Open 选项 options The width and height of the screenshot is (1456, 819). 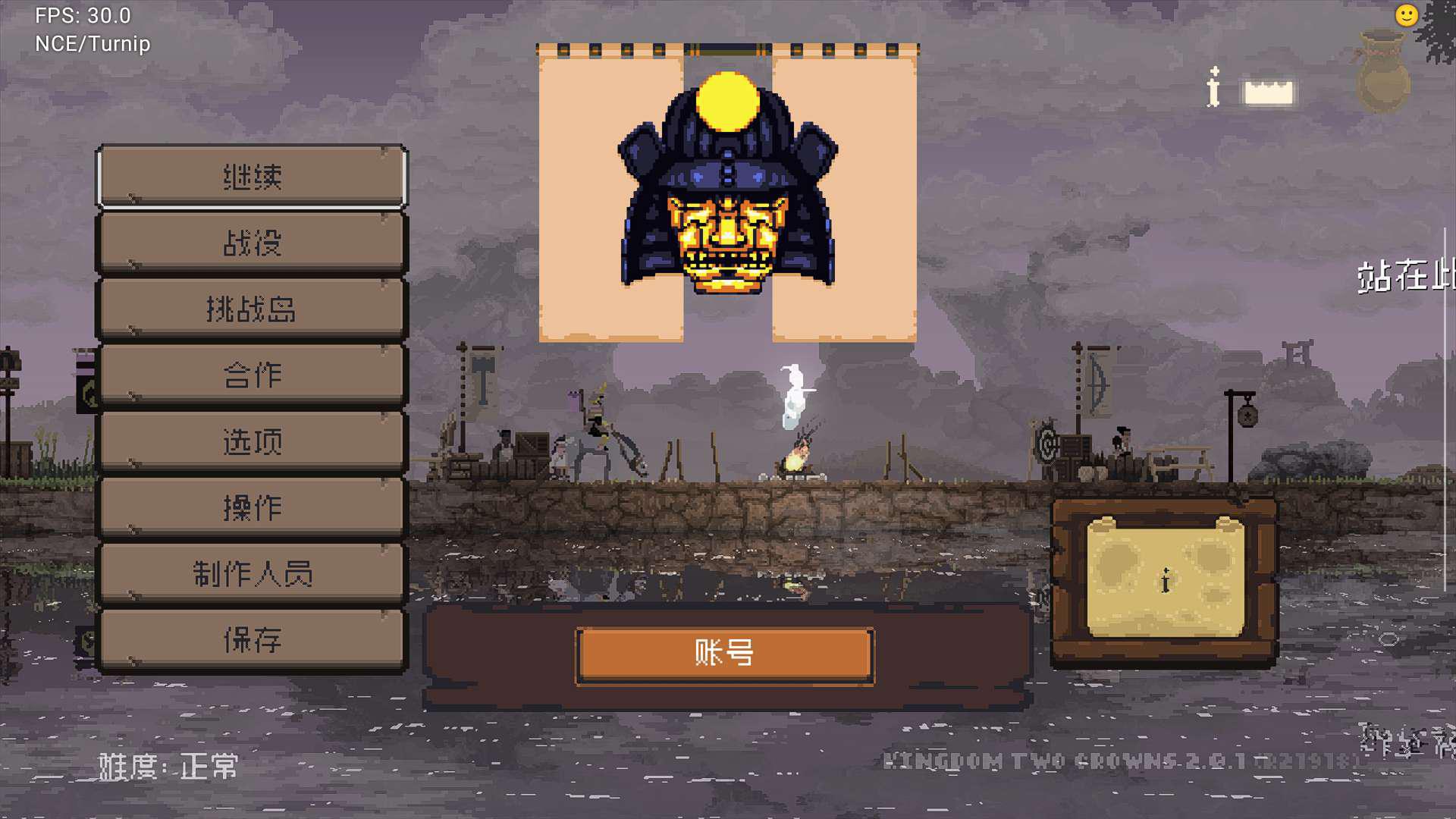click(x=252, y=441)
